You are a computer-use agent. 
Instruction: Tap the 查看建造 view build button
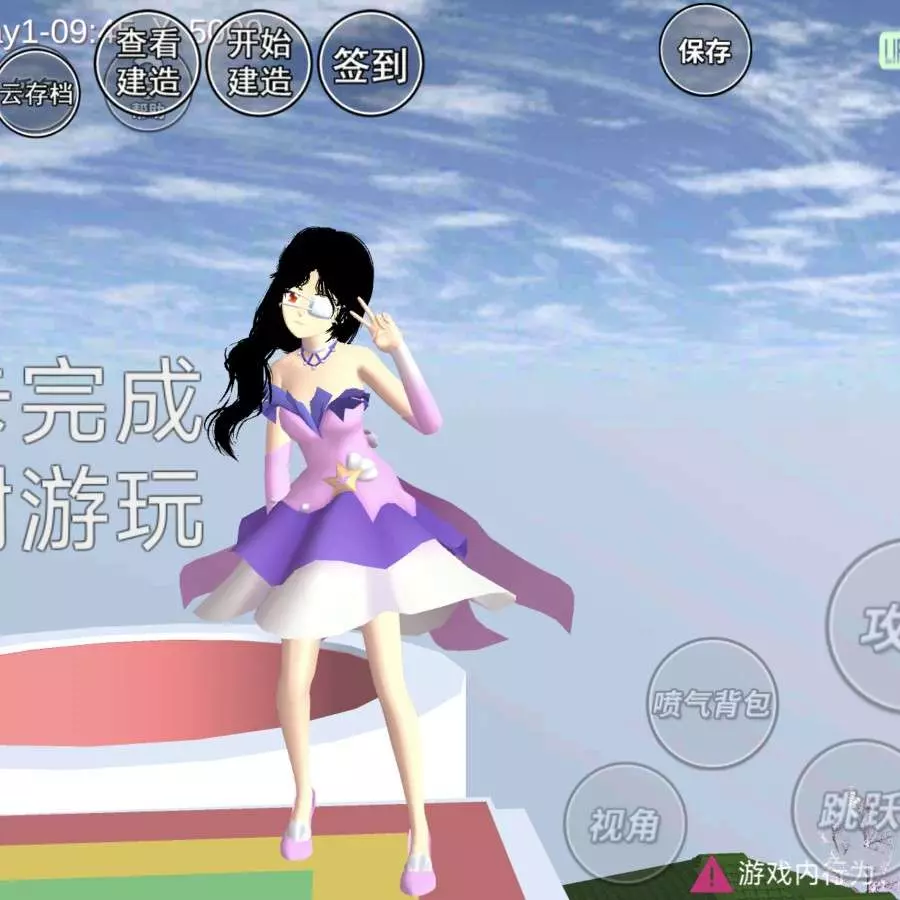tap(146, 62)
